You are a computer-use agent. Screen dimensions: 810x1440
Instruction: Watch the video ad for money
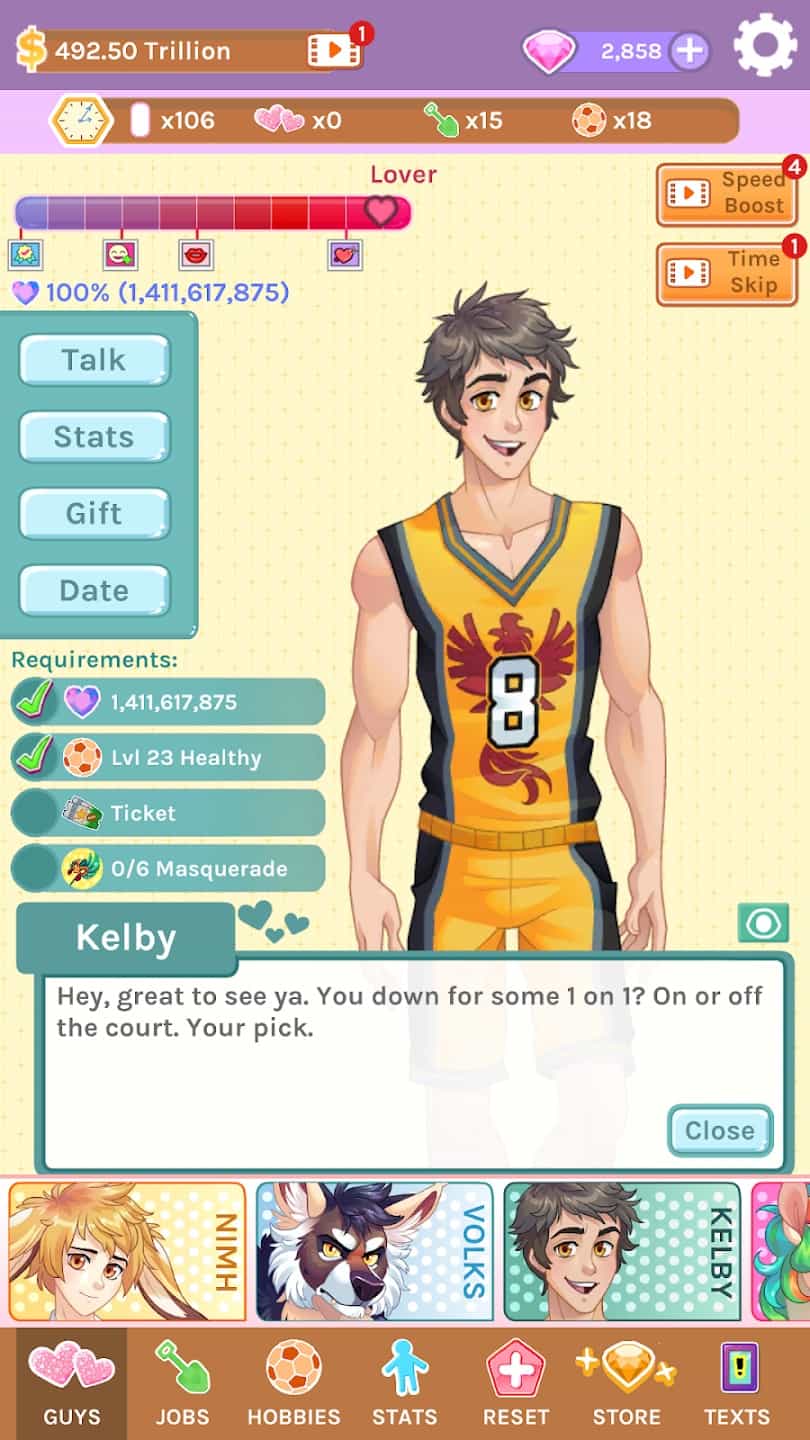click(334, 50)
